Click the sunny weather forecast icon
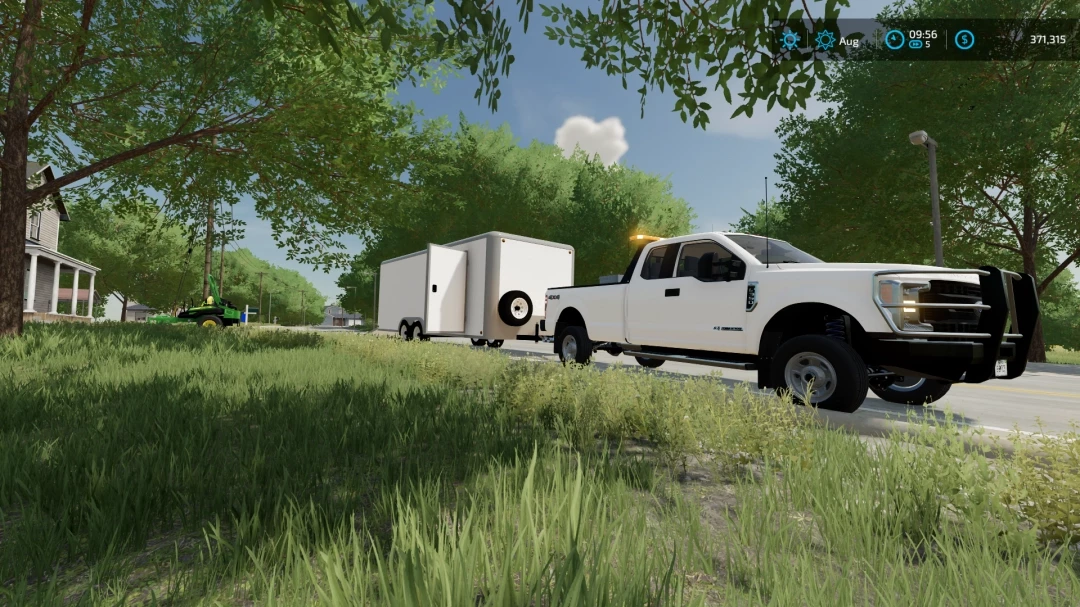This screenshot has width=1080, height=607. point(790,40)
